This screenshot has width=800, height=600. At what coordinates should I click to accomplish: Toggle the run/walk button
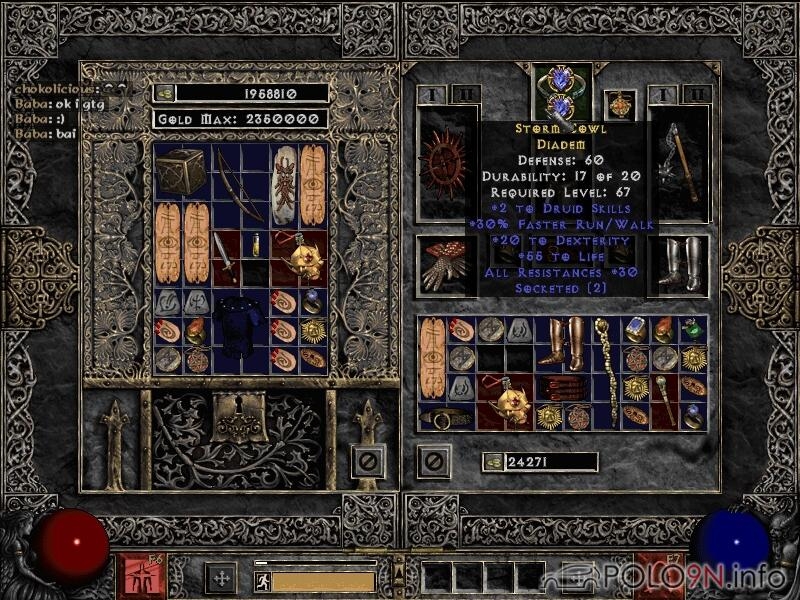tap(260, 579)
